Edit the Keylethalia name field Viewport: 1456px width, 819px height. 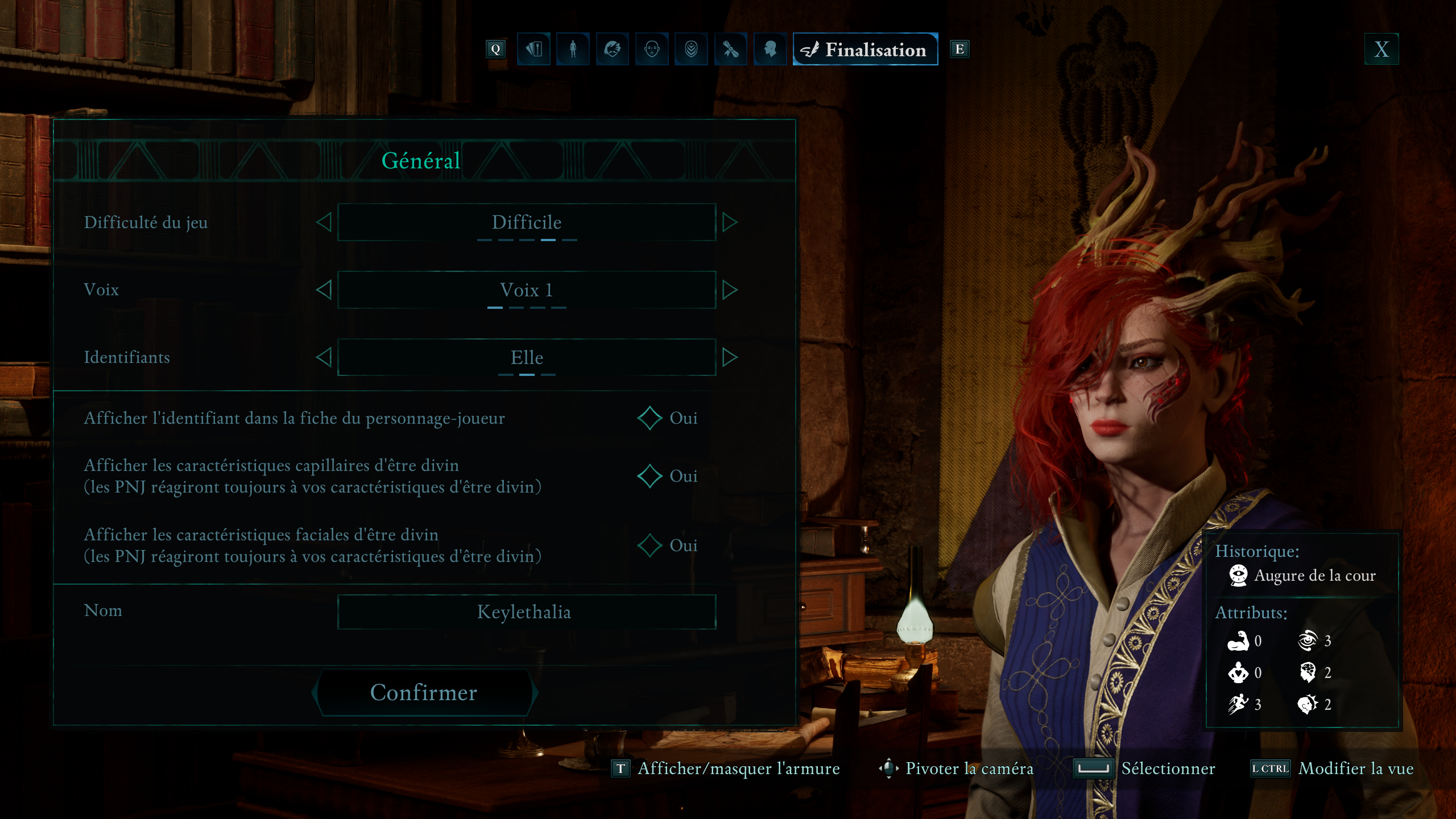tap(526, 612)
